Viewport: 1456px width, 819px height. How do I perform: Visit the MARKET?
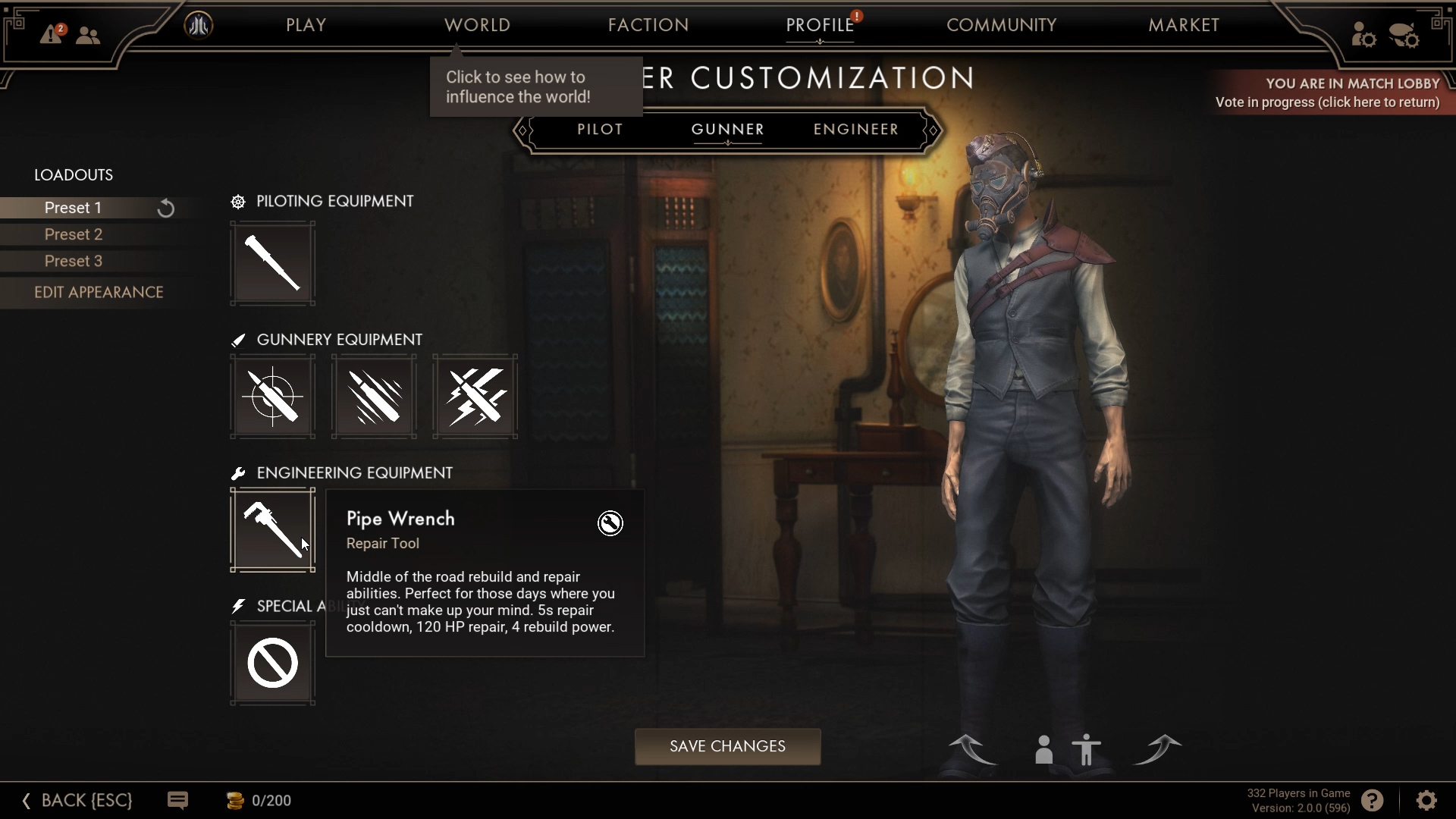pyautogui.click(x=1183, y=25)
